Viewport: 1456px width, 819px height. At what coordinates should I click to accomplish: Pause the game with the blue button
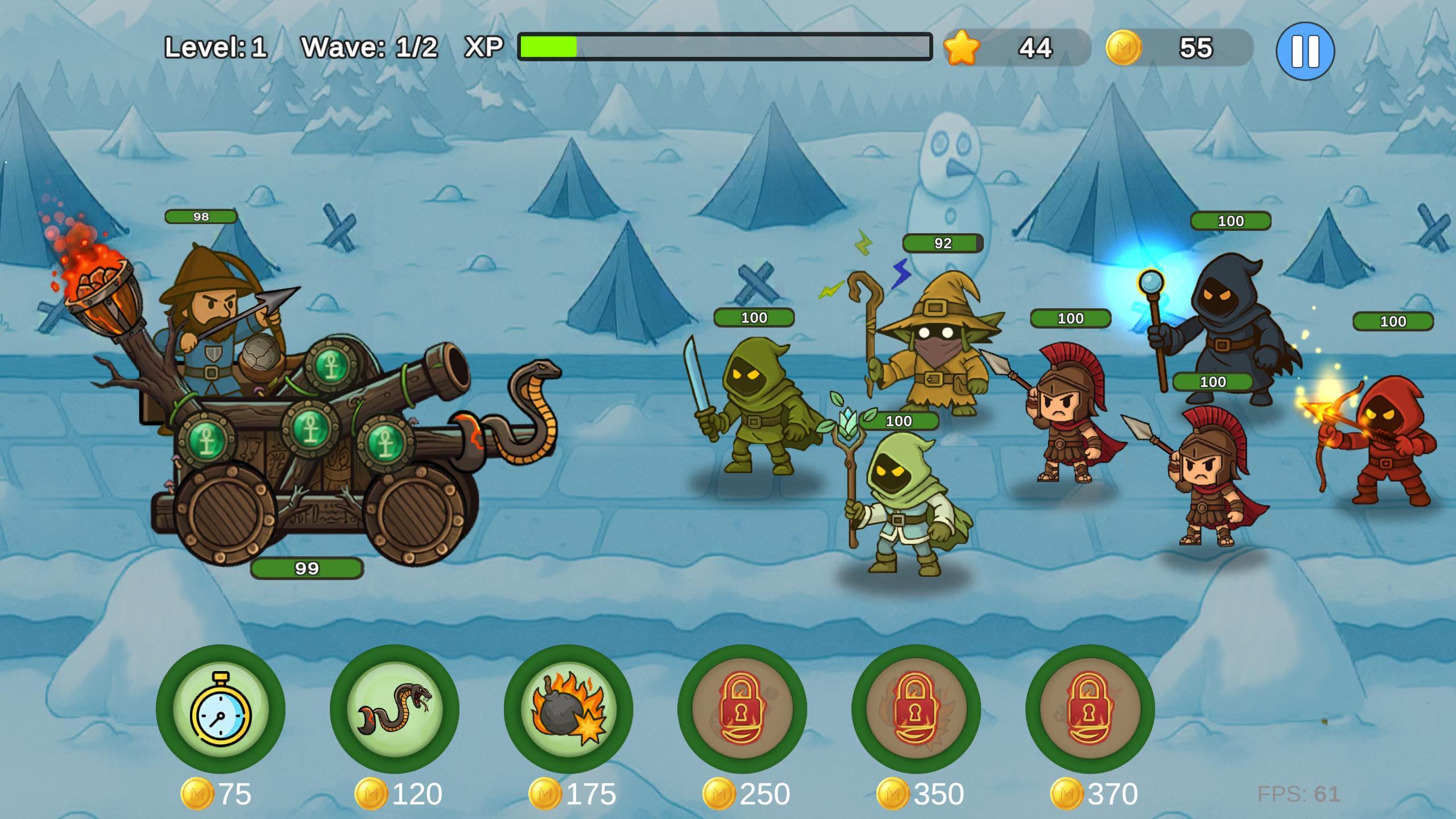pos(1305,51)
